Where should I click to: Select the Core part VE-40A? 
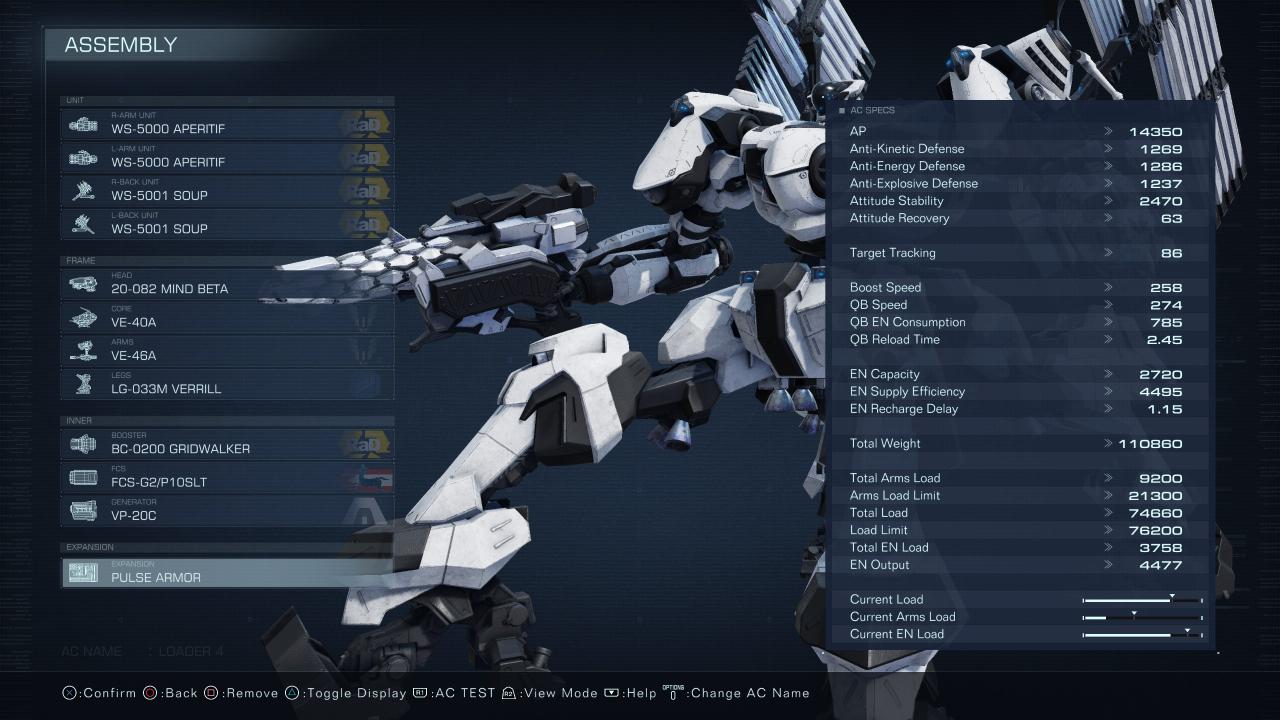point(227,317)
